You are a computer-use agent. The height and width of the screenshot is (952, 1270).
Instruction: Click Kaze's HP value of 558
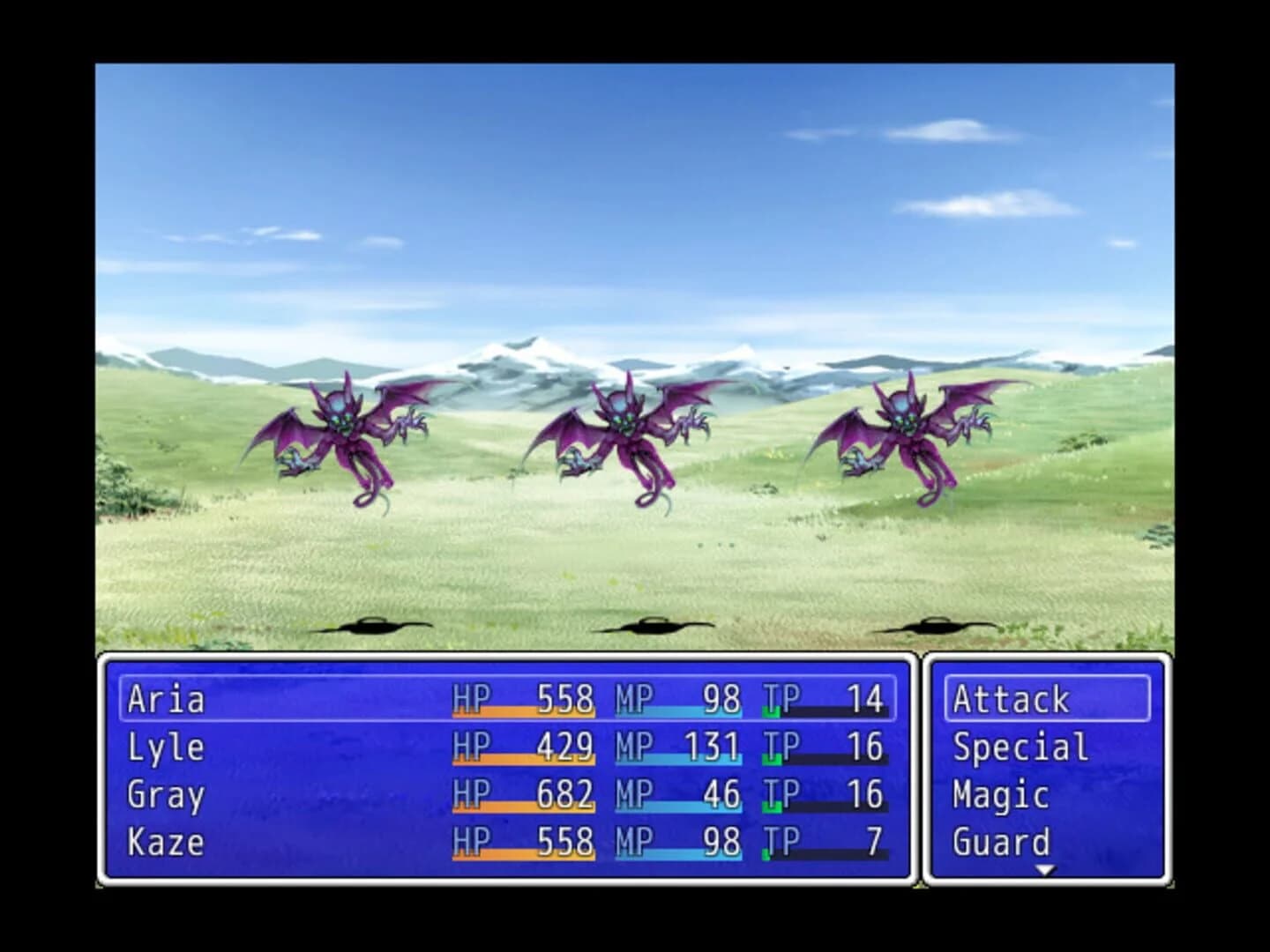click(564, 843)
